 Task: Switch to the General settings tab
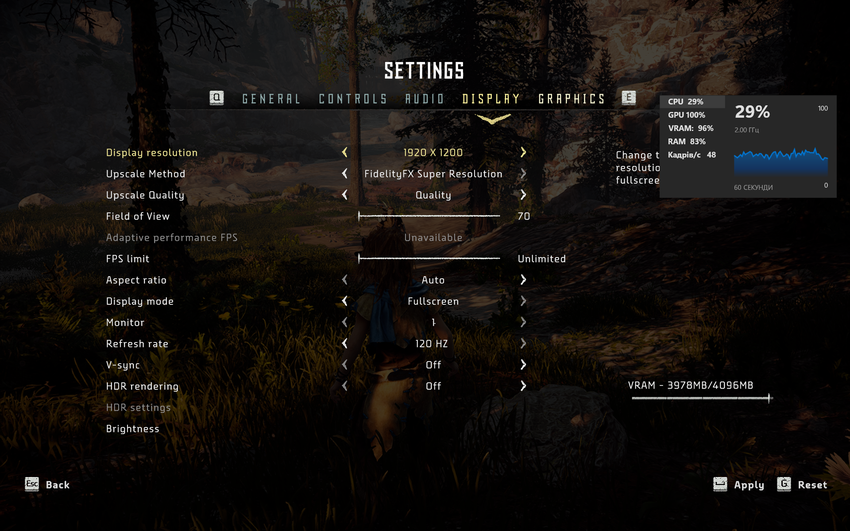[x=271, y=99]
